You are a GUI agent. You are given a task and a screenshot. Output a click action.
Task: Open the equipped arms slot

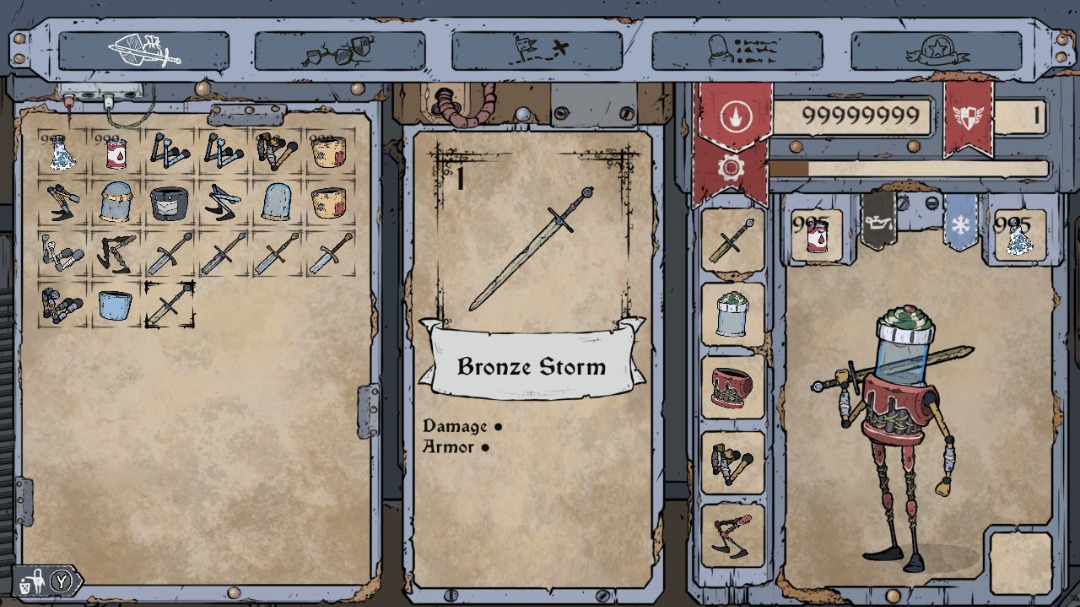coord(733,462)
